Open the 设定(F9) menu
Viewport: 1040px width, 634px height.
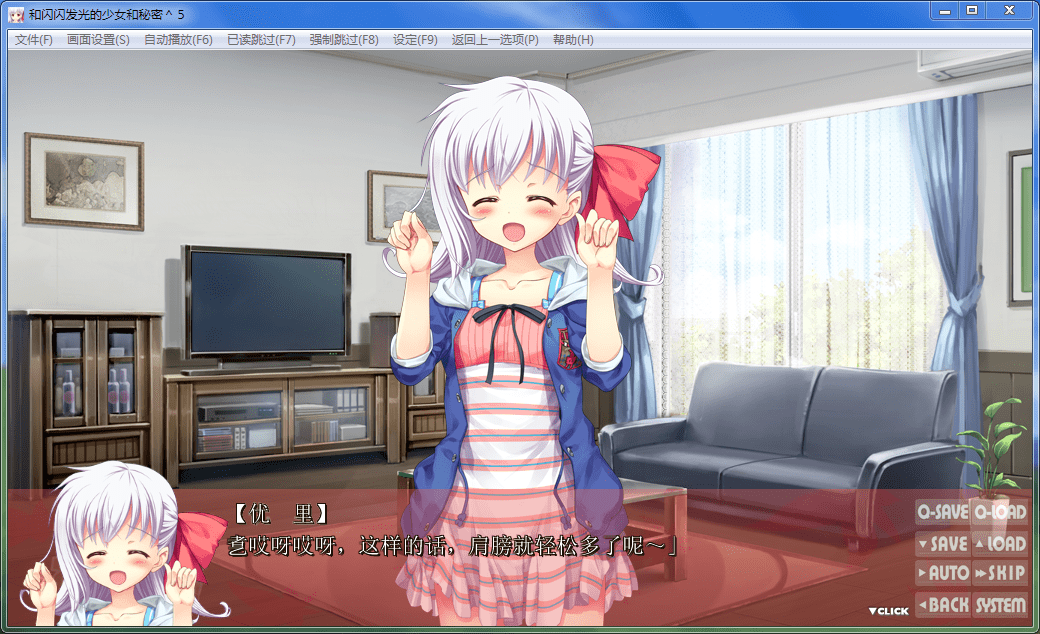click(x=415, y=40)
